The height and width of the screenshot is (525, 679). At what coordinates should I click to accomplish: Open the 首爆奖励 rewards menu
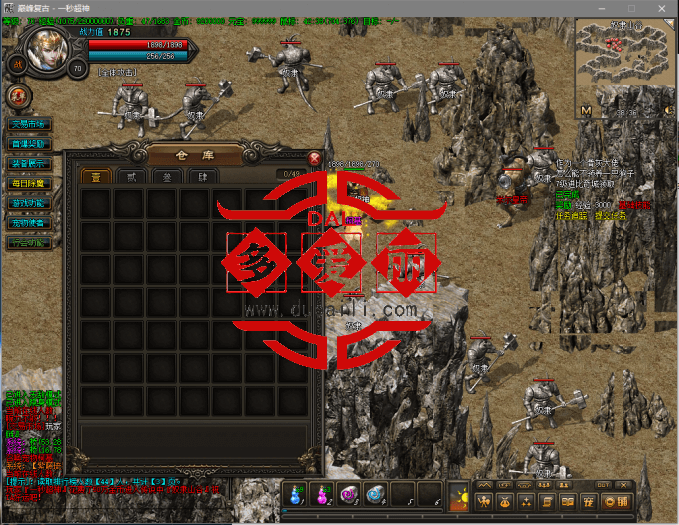click(28, 145)
